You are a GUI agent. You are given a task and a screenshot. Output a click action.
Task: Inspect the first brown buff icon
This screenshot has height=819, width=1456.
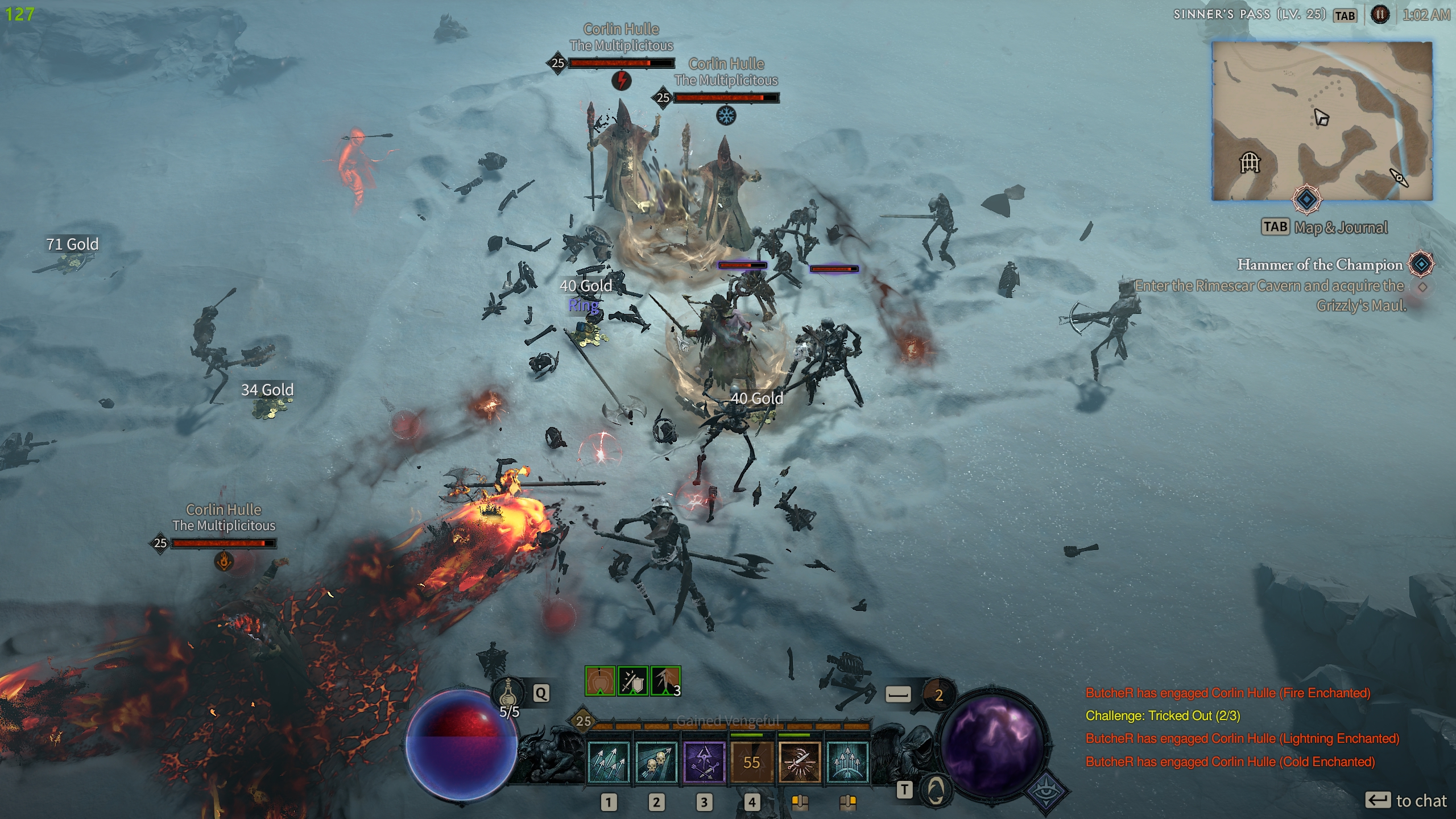click(x=600, y=681)
